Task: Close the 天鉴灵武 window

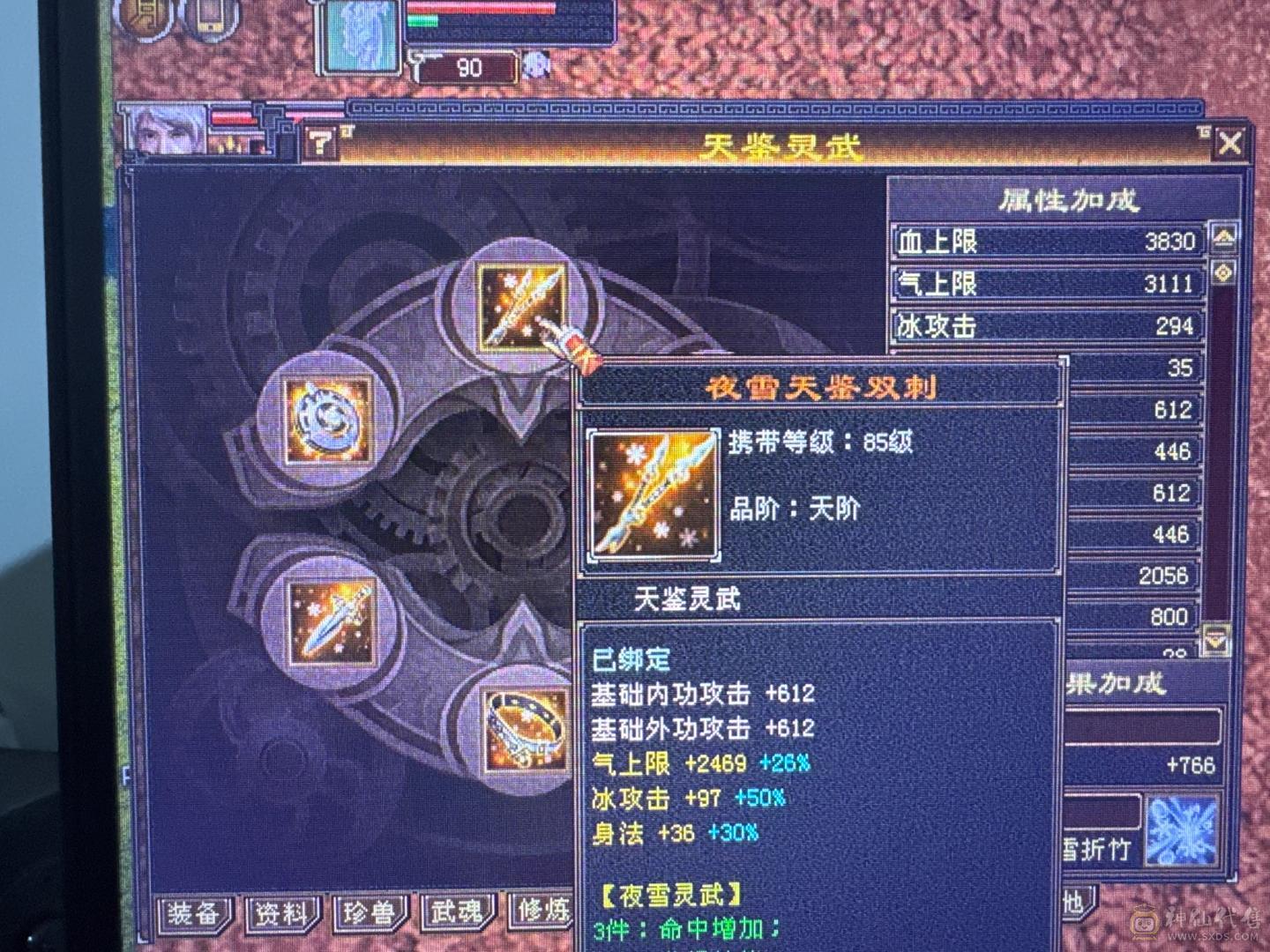Action: tap(1229, 139)
